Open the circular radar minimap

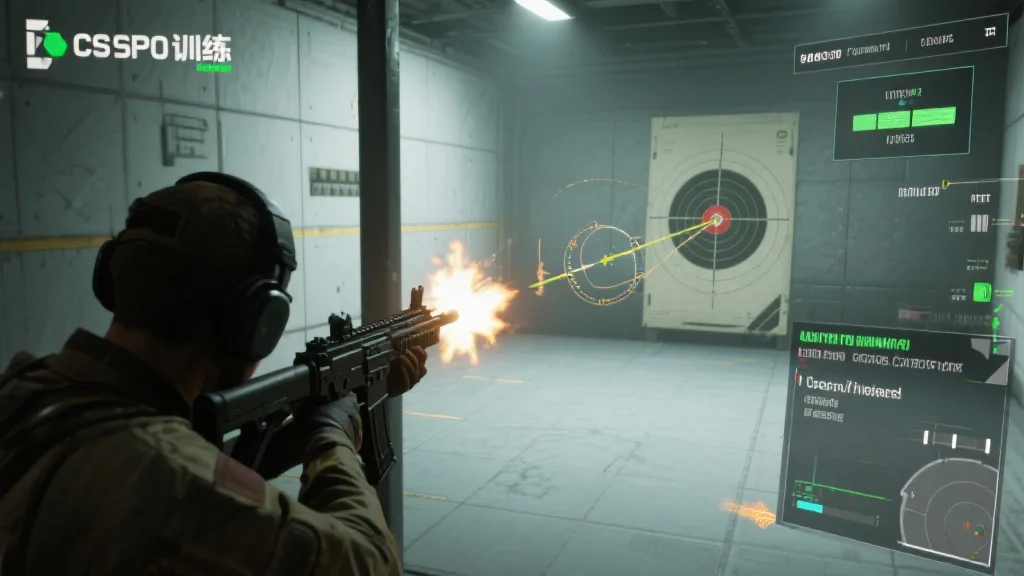click(950, 511)
